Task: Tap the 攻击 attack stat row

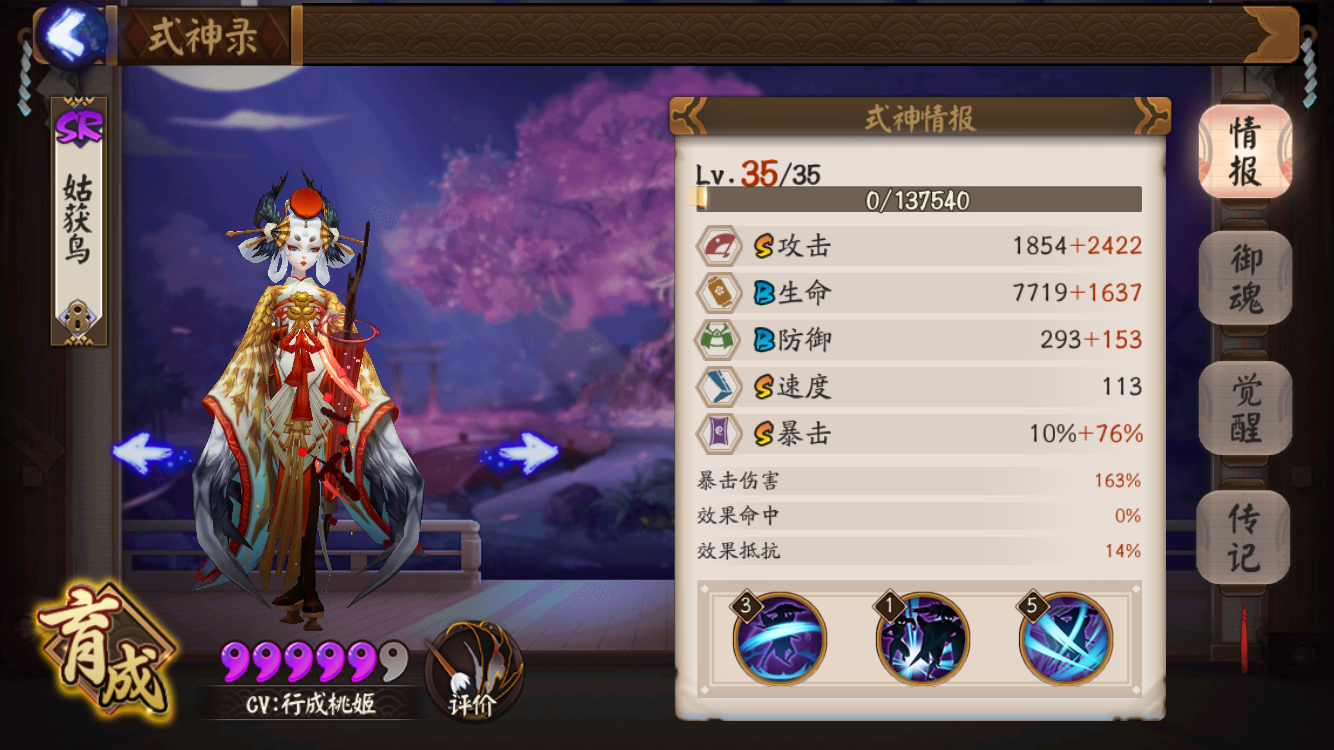Action: point(919,246)
